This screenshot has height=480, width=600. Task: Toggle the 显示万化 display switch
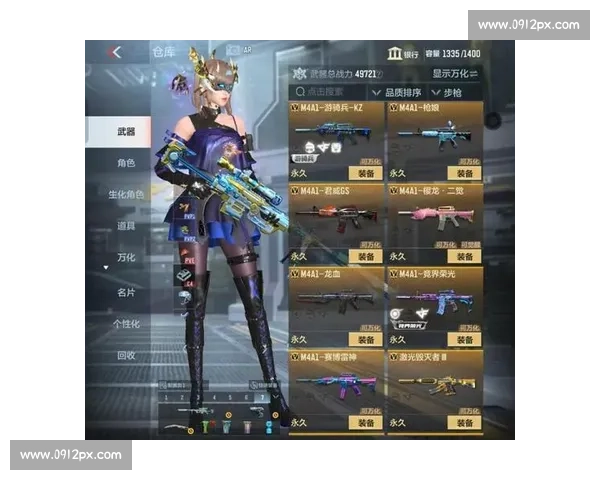(455, 74)
